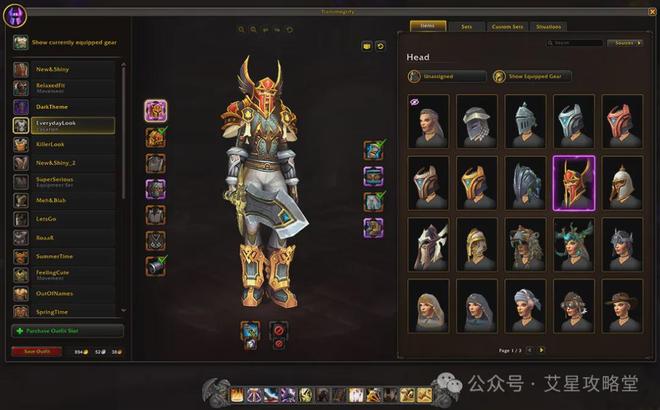Select the hidden head appearance with eye icon
Viewport: 660px width, 410px height.
[427, 120]
